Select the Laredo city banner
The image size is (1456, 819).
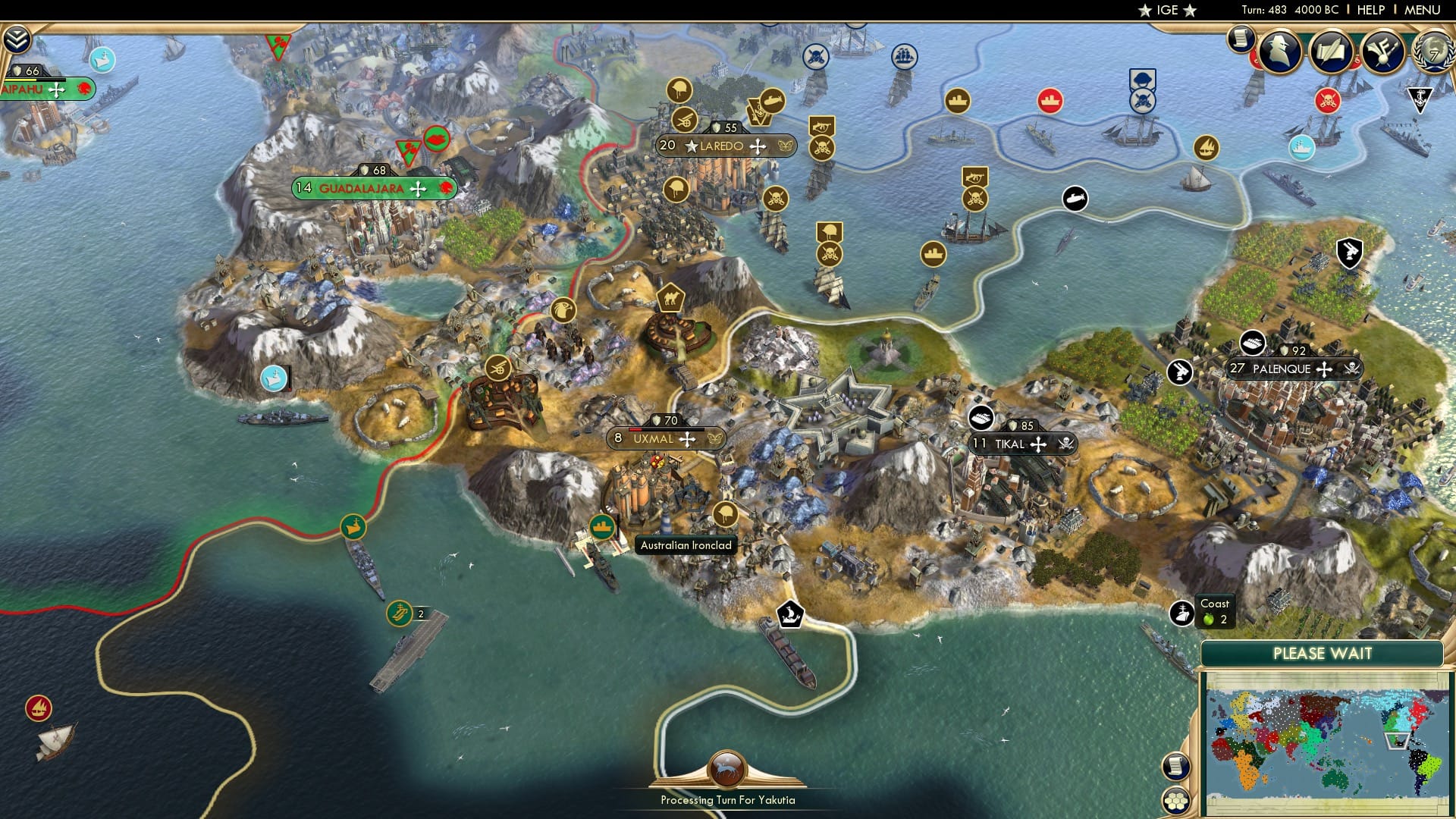tap(724, 147)
